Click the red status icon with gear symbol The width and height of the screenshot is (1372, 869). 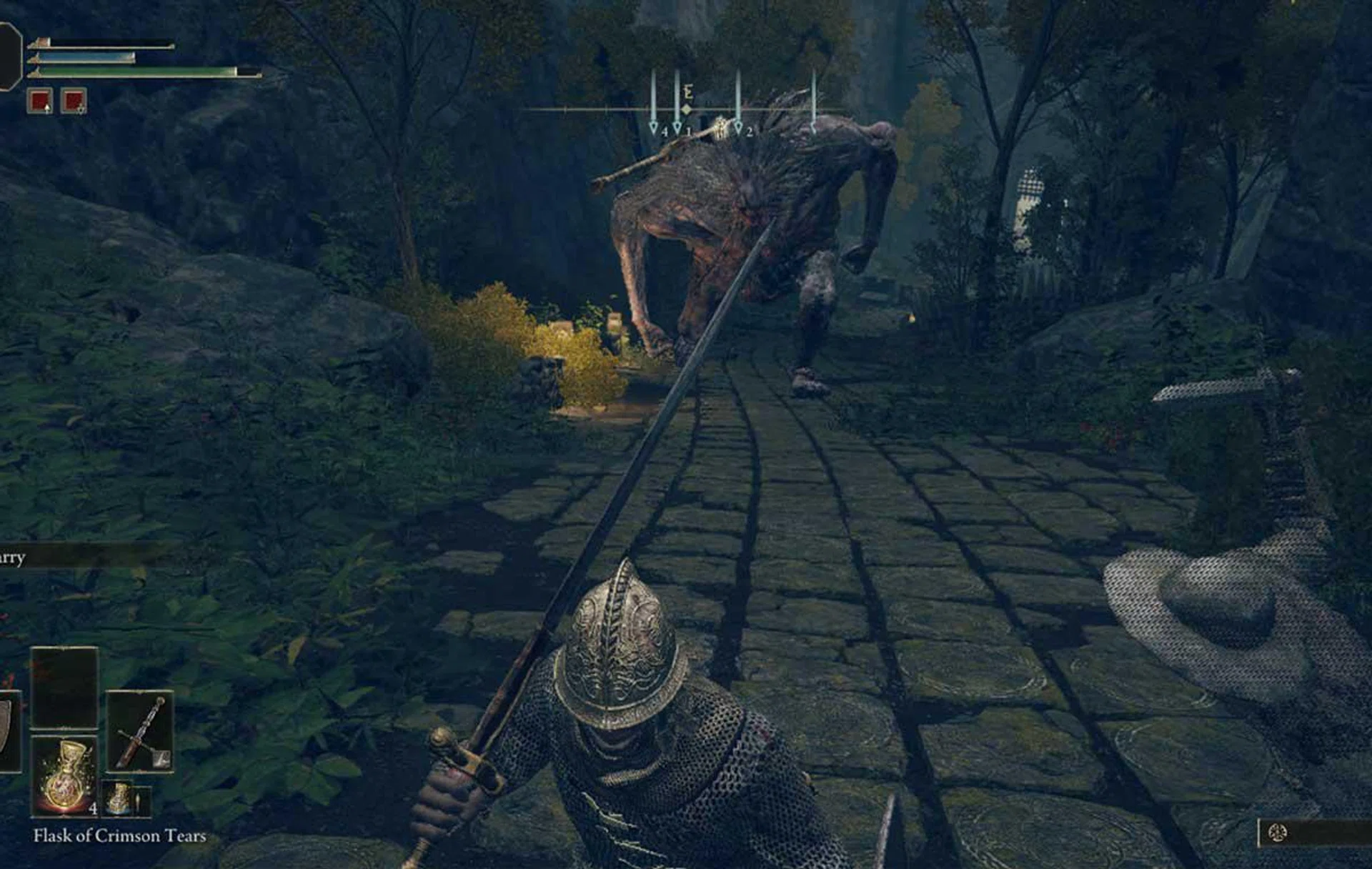tap(74, 101)
